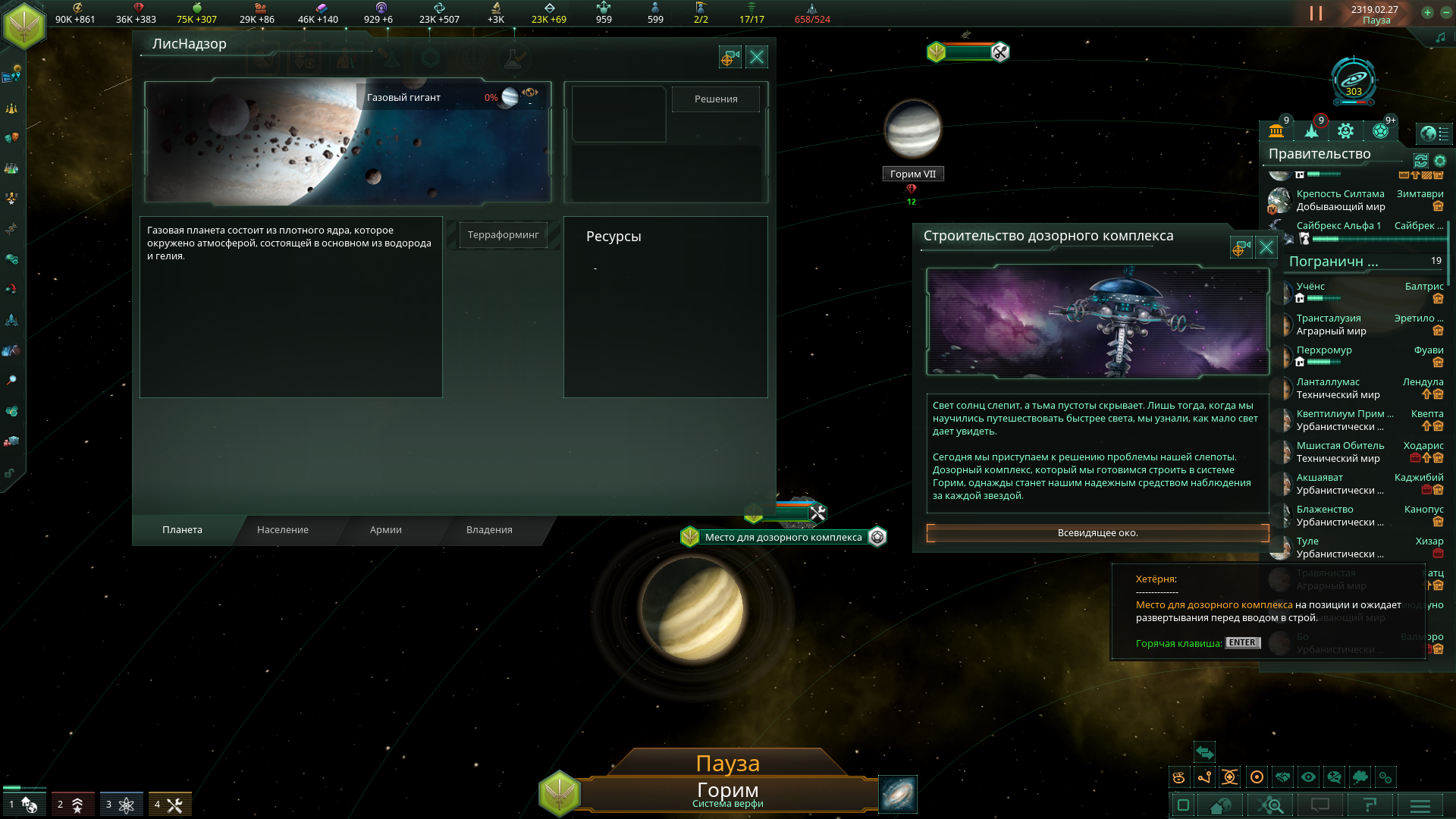1456x819 pixels.
Task: Select the Место для дозорного комплекса label
Action: click(783, 538)
